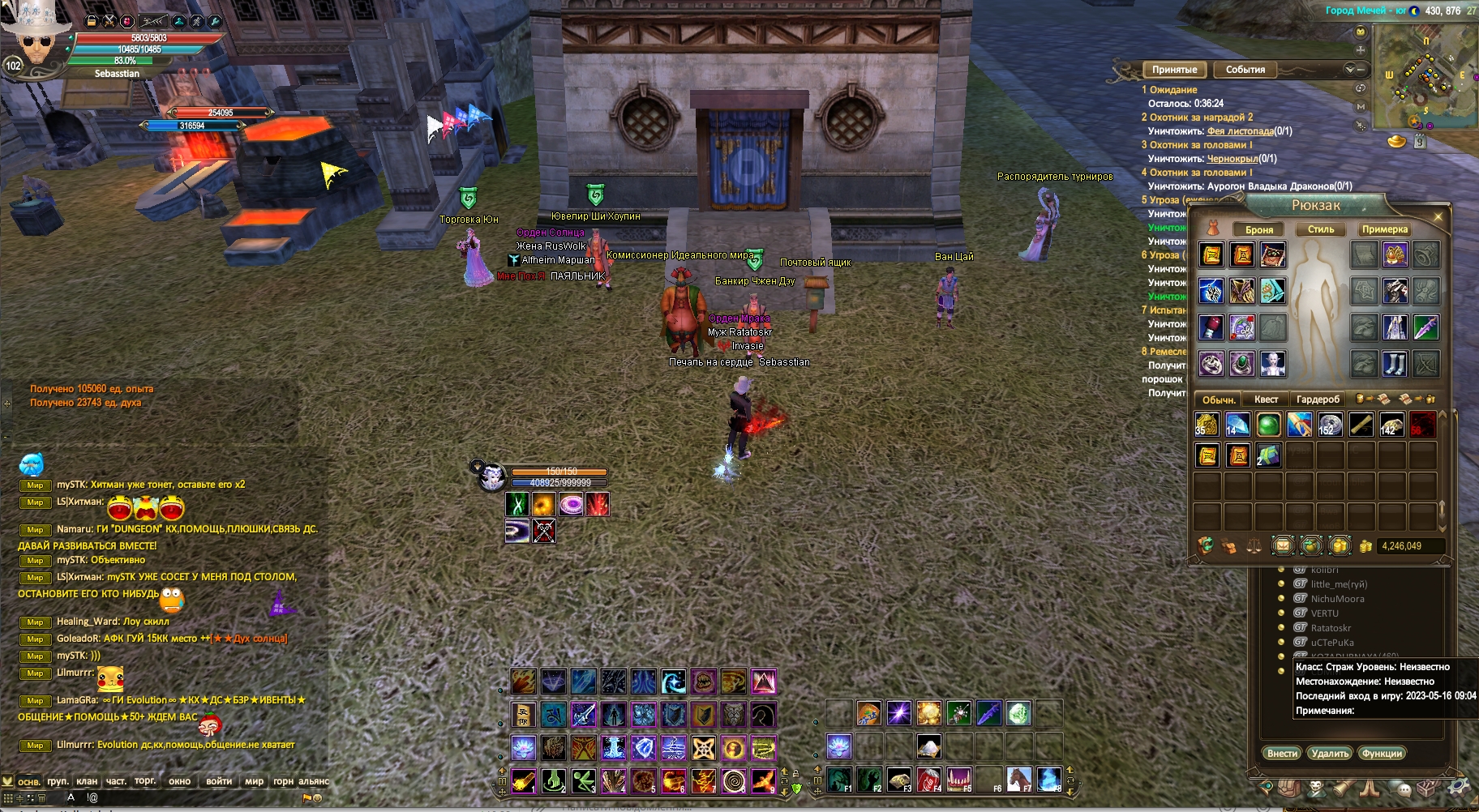Show the Гардероб inventory tab
This screenshot has height=812, width=1479.
coord(1318,400)
